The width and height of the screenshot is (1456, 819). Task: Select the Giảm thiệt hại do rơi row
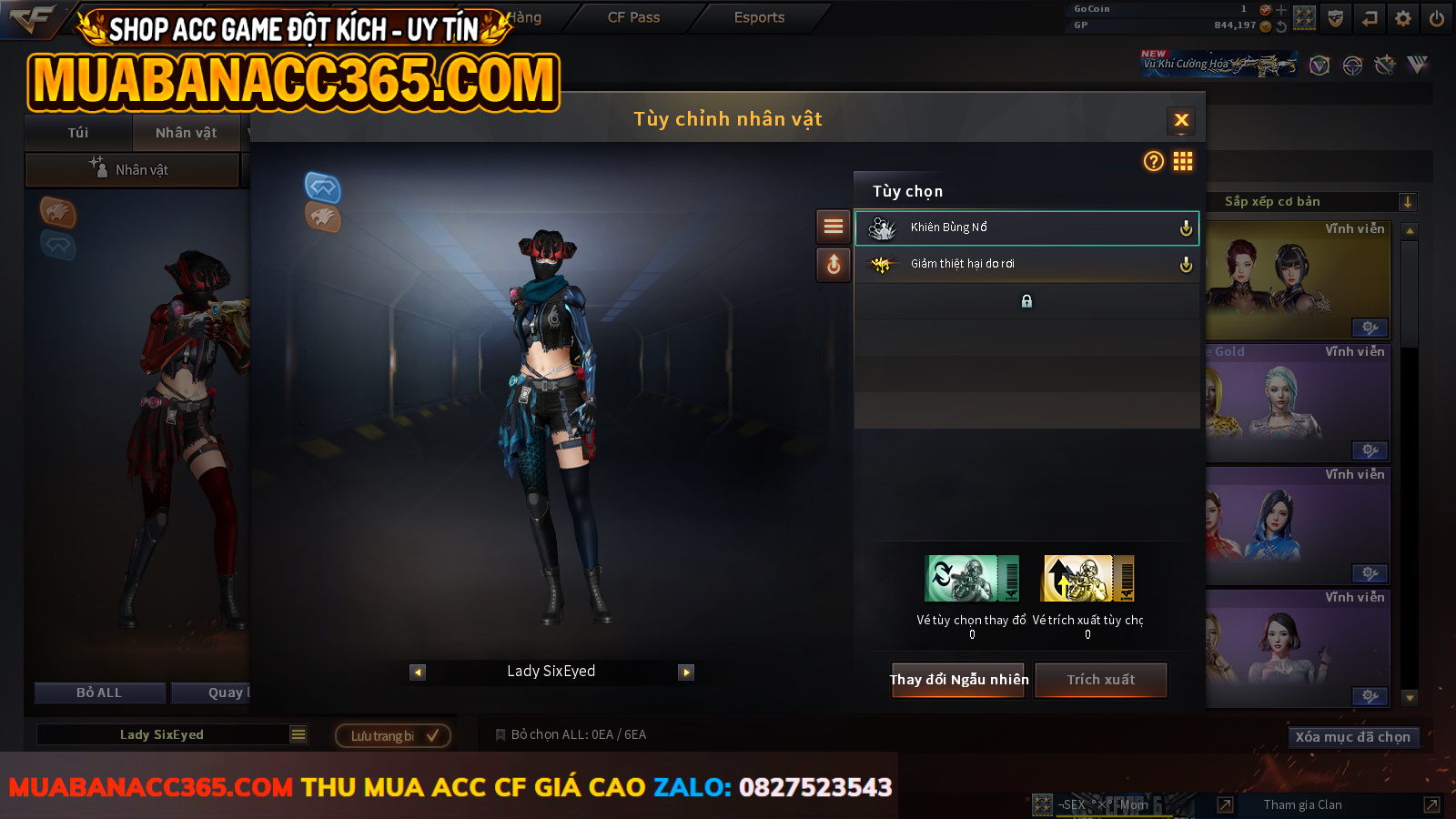coord(1026,264)
